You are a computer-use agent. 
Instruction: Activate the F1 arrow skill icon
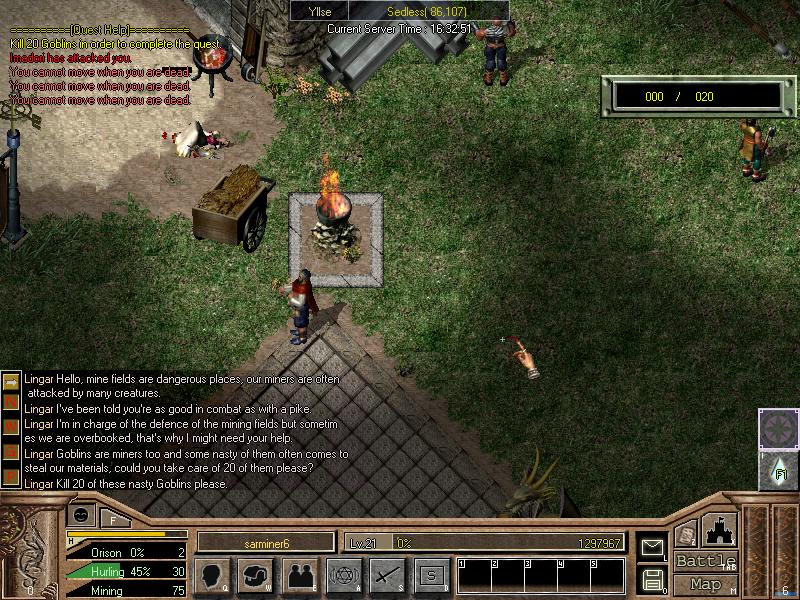[x=778, y=469]
